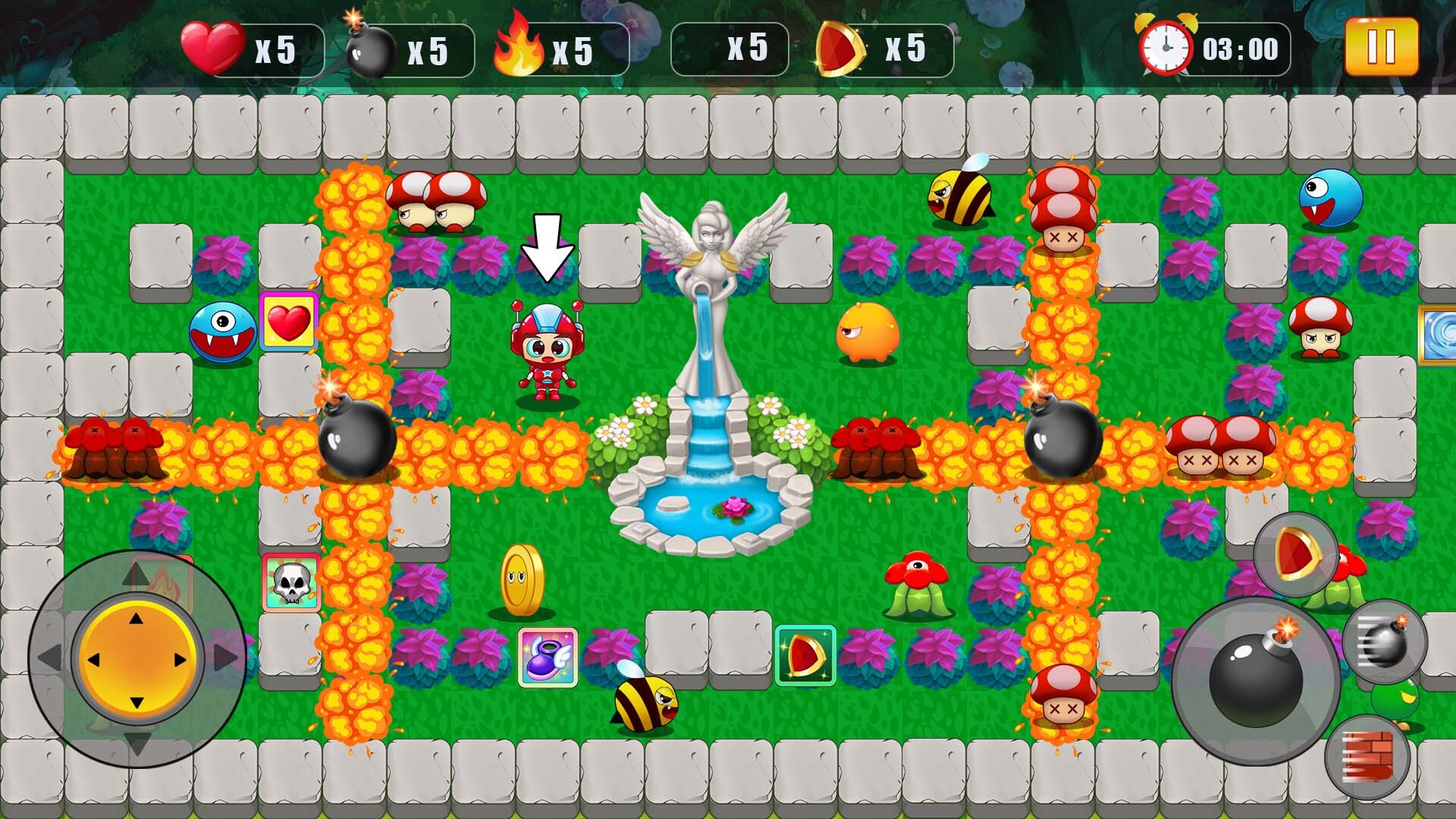The height and width of the screenshot is (819, 1456).
Task: Click the flame power counter icon
Action: pos(518,47)
